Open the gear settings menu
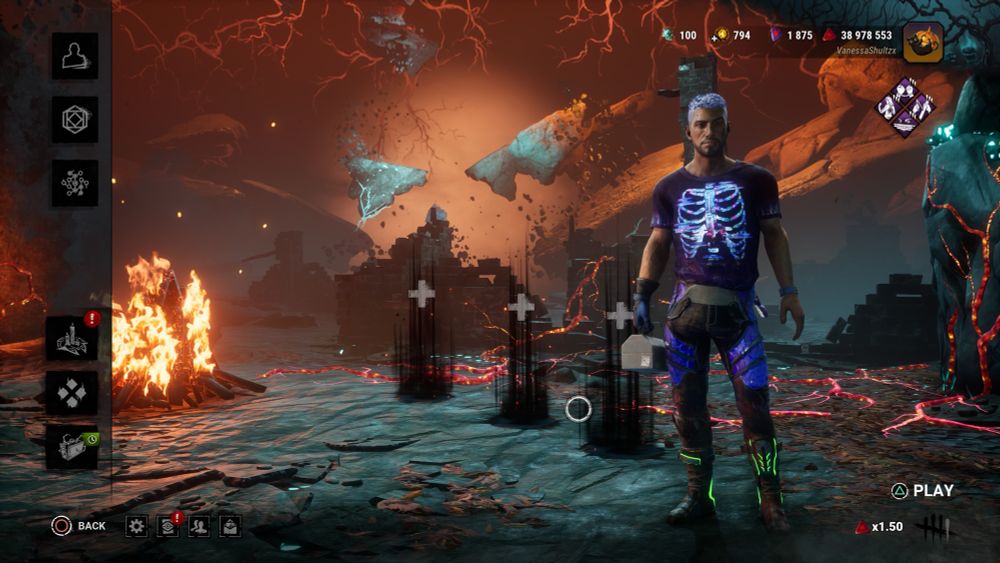 point(137,526)
